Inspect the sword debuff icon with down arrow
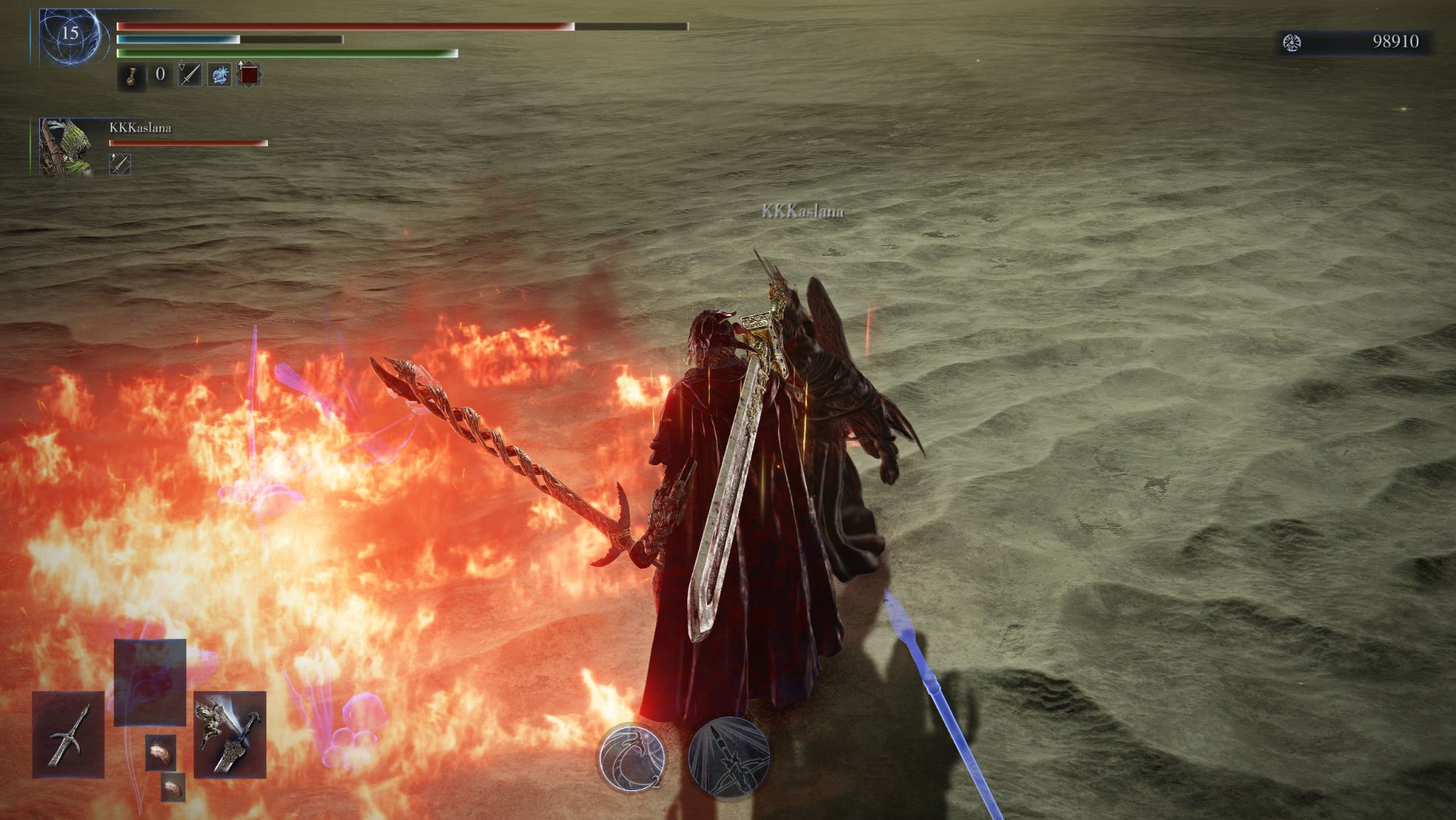 [190, 75]
